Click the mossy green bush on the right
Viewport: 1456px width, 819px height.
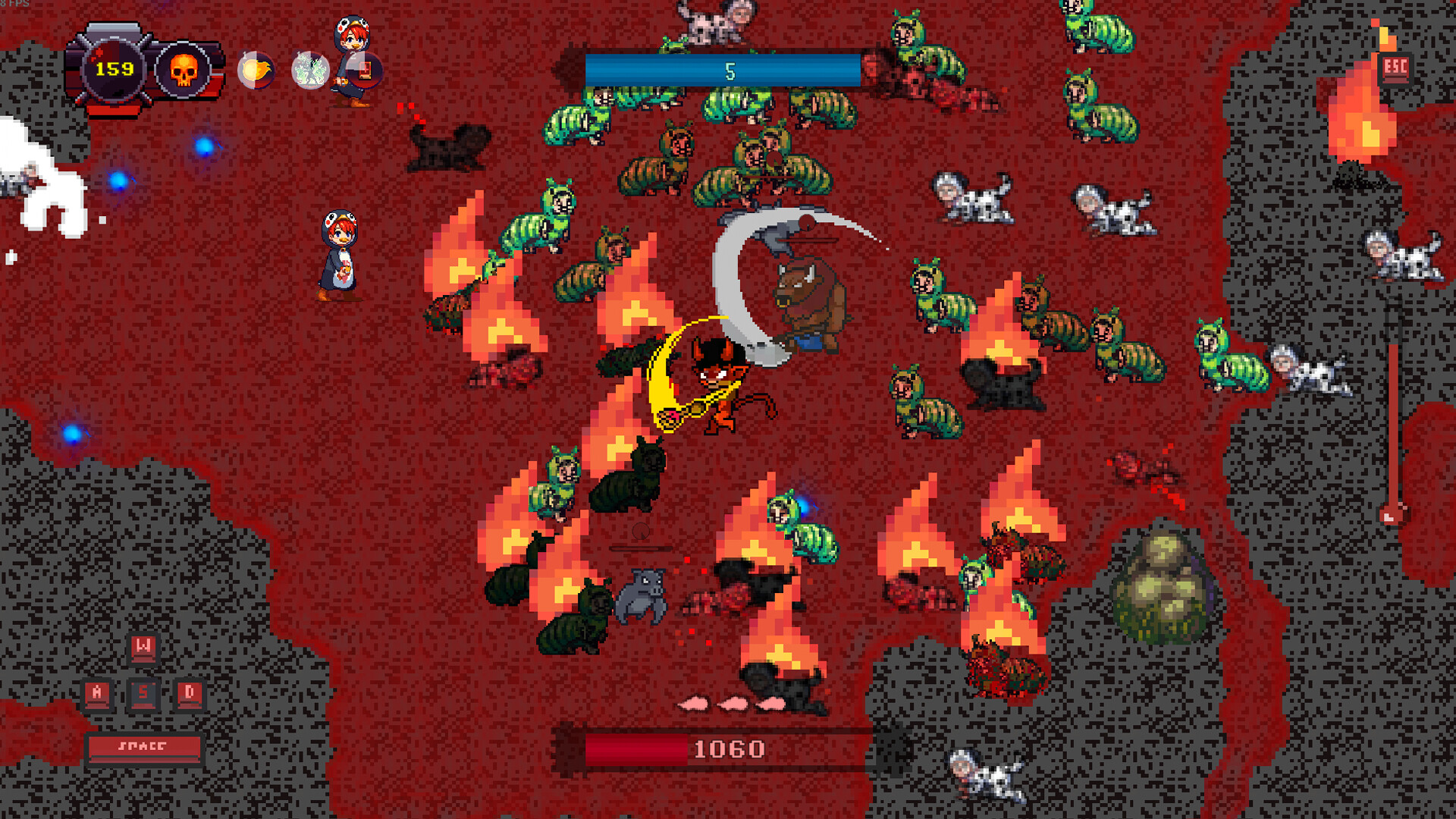click(x=1161, y=584)
